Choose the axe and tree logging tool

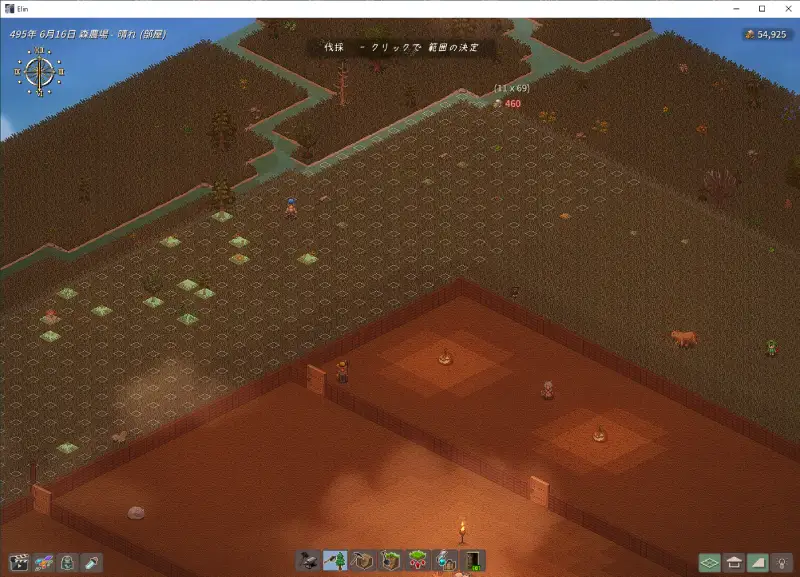(335, 561)
